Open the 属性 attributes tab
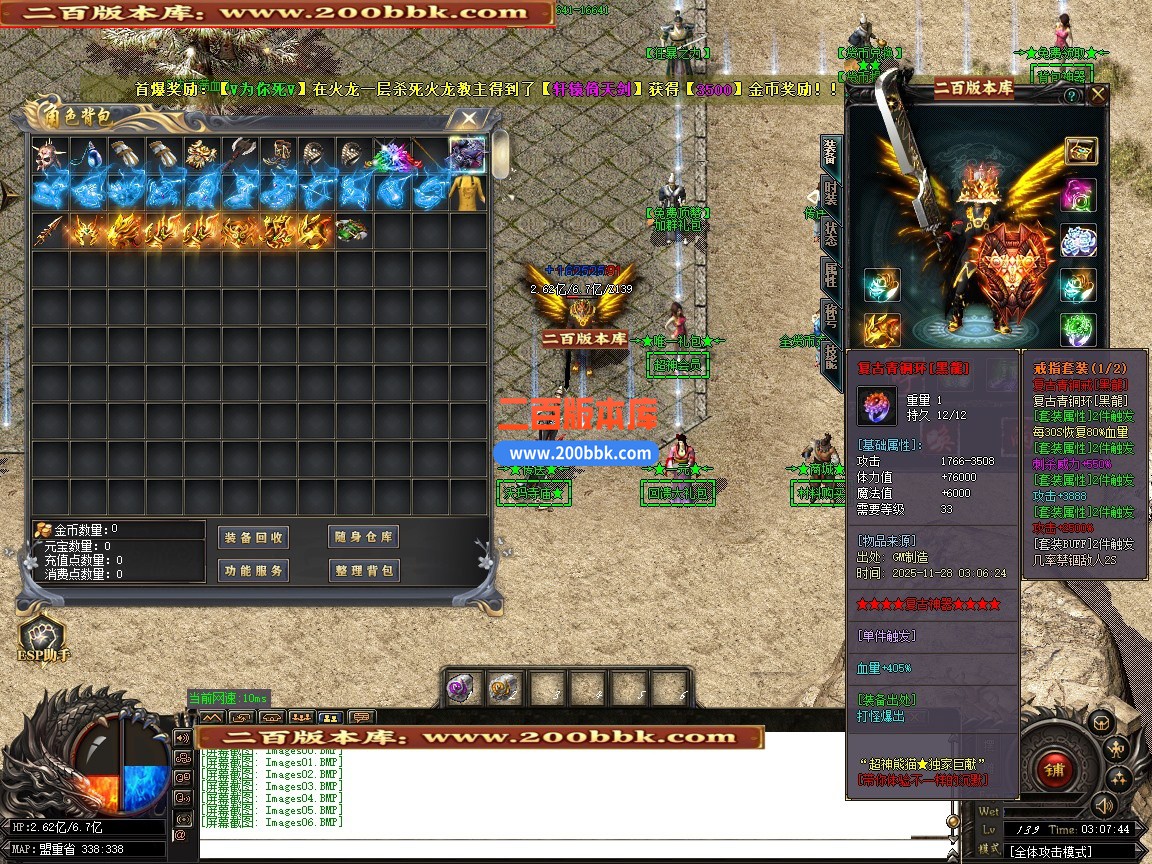The width and height of the screenshot is (1152, 864). [x=830, y=273]
